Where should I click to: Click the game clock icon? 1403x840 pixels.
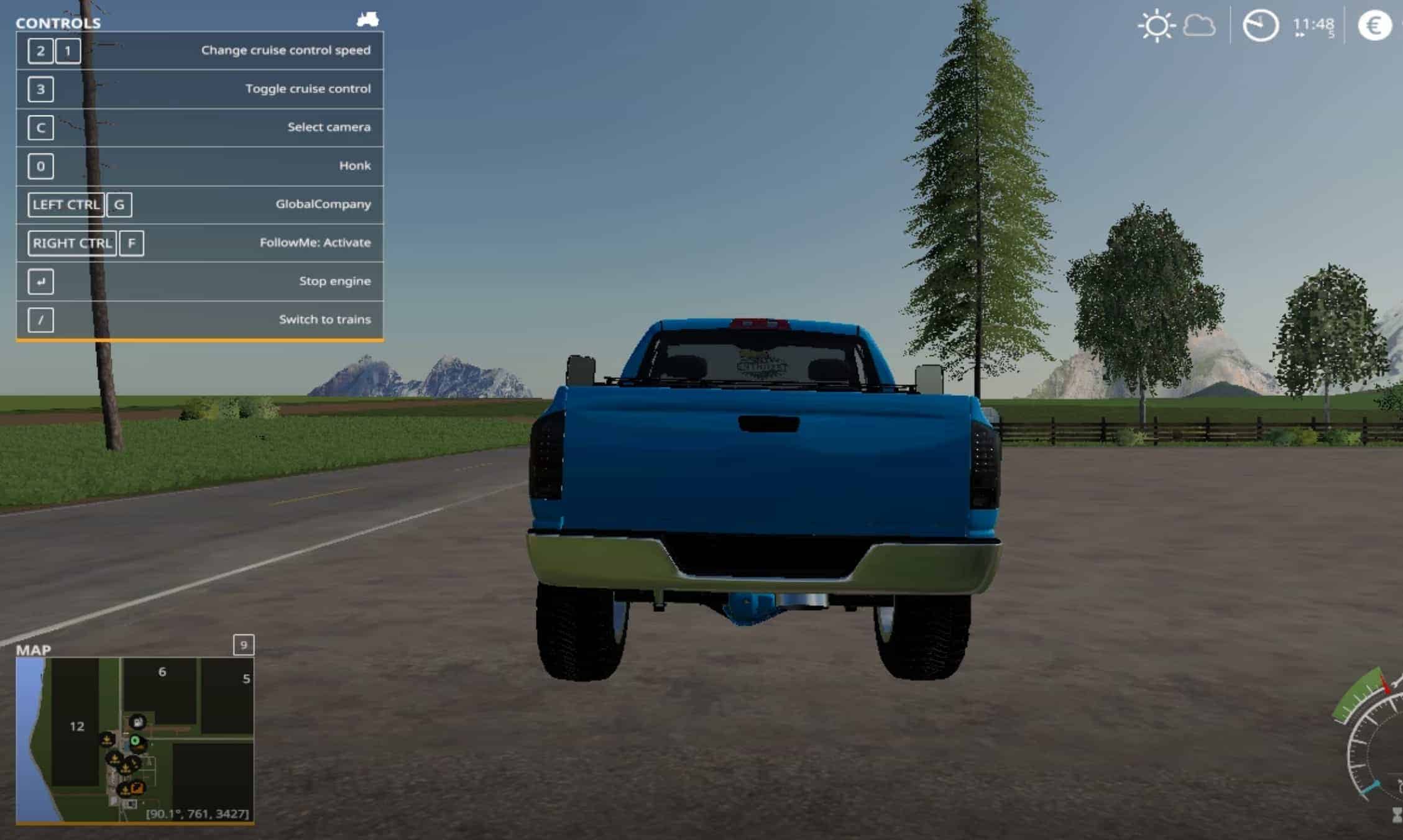1260,26
